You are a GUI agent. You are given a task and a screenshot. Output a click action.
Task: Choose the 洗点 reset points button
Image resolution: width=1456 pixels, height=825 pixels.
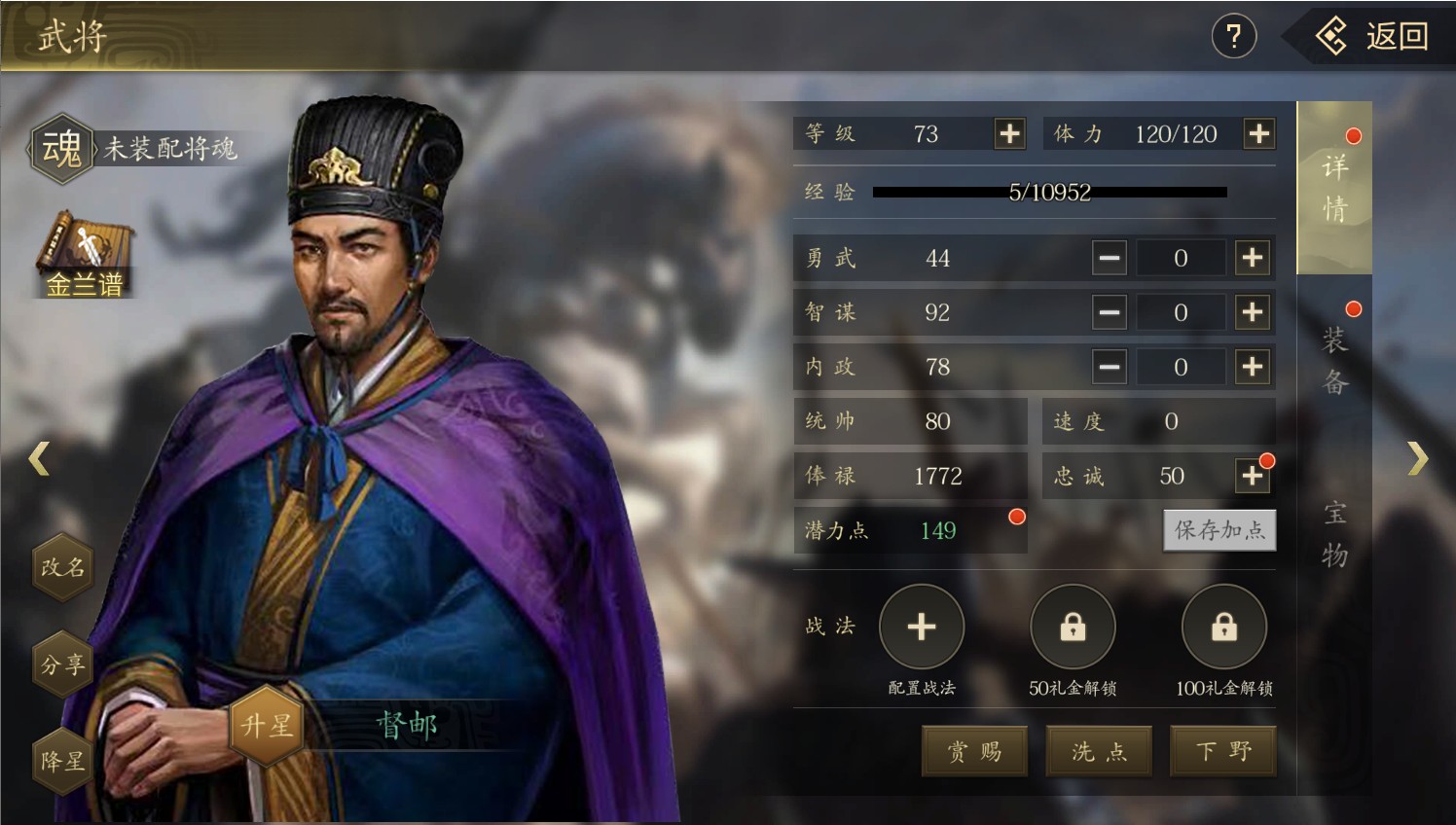coord(1099,751)
